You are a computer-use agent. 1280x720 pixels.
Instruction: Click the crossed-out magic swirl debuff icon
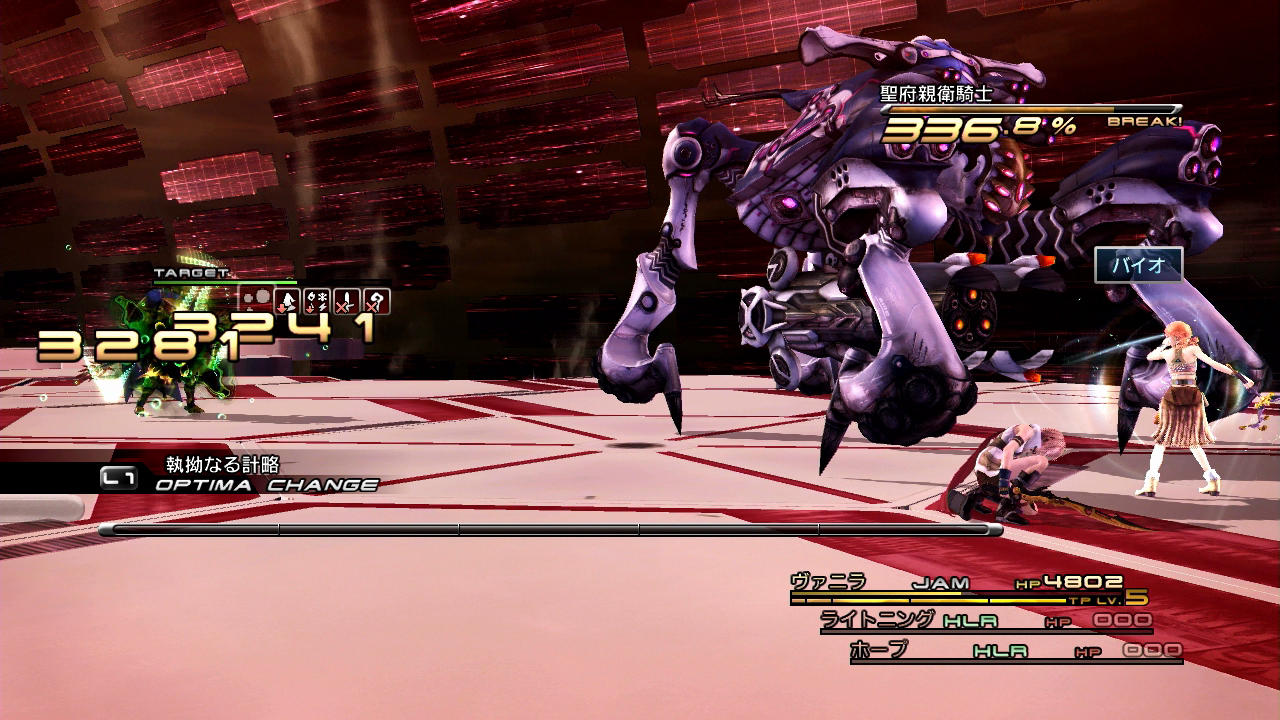click(376, 301)
